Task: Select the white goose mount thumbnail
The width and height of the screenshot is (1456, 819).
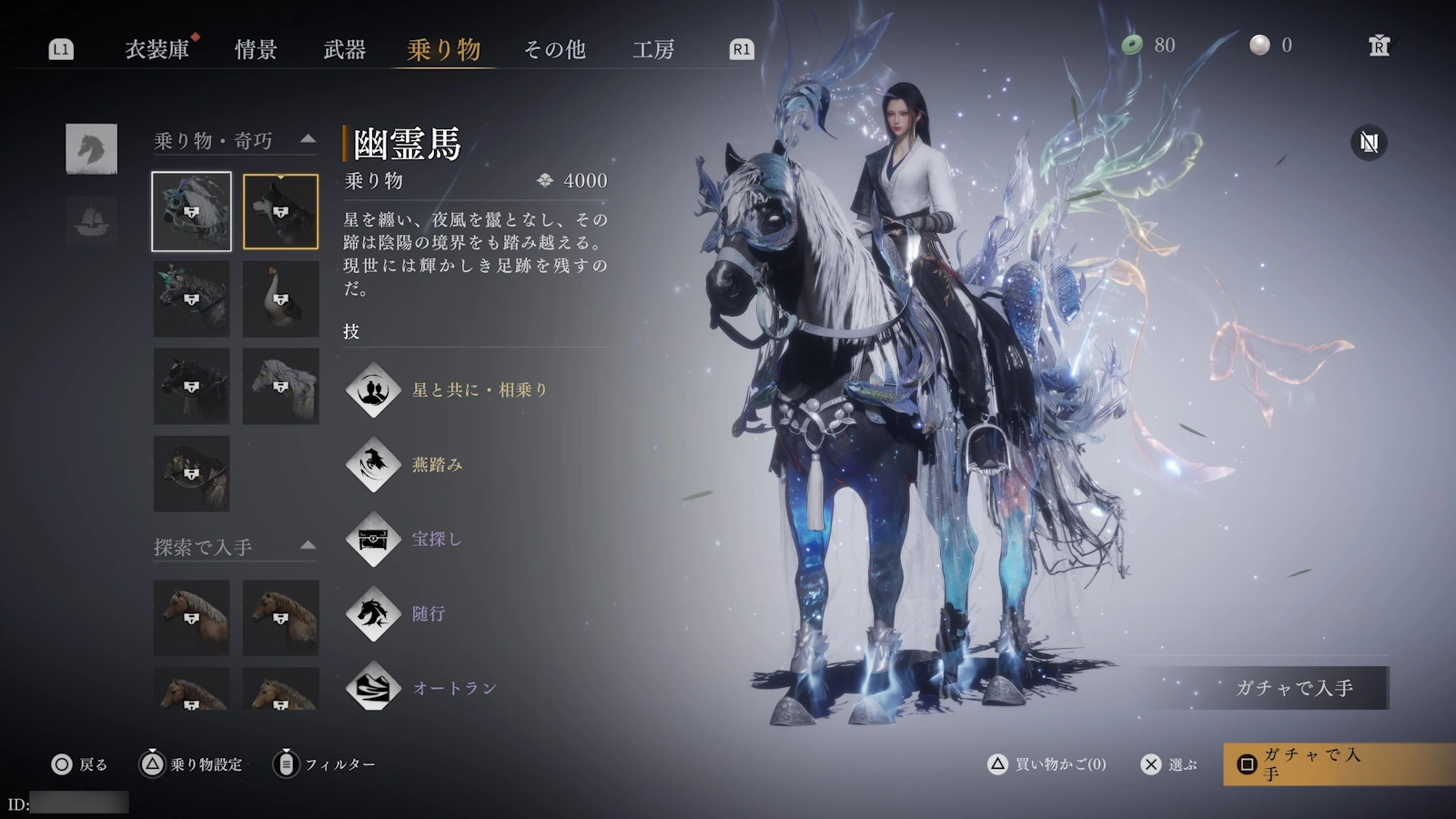Action: (280, 298)
